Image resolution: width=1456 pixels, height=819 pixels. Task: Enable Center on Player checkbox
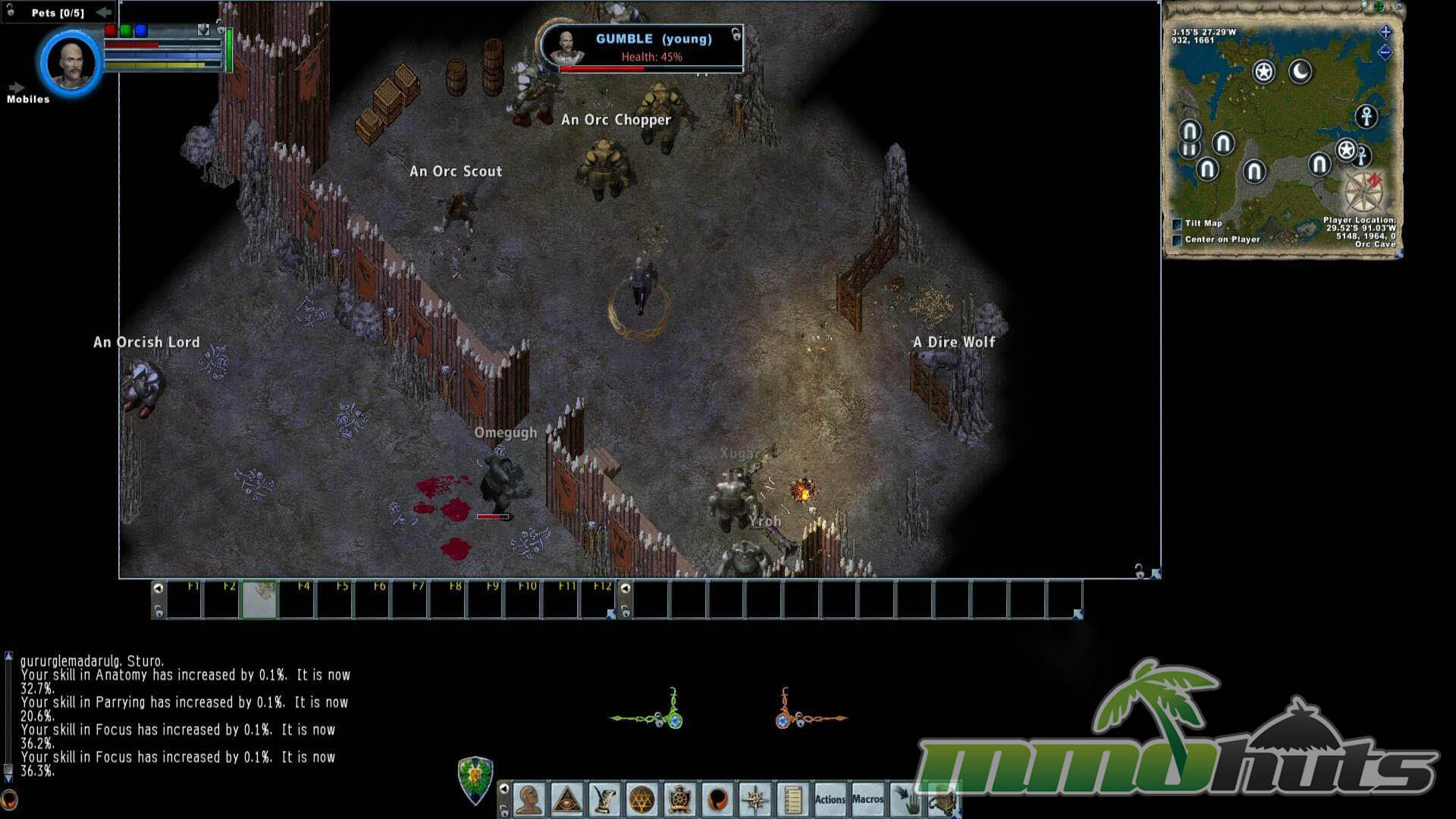pos(1178,240)
